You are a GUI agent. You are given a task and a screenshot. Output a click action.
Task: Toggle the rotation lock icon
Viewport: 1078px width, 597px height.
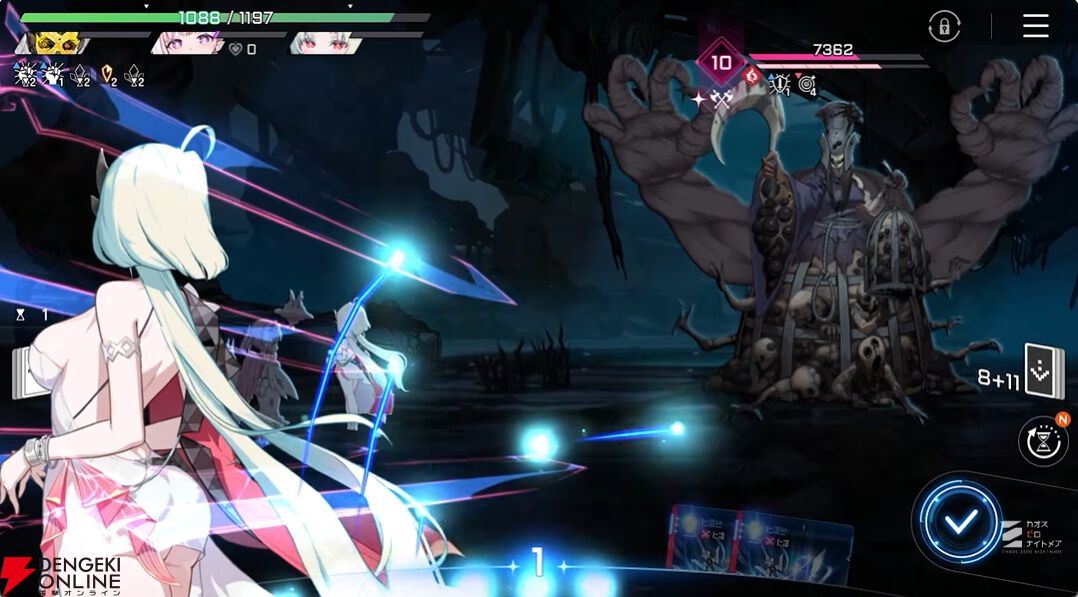944,27
